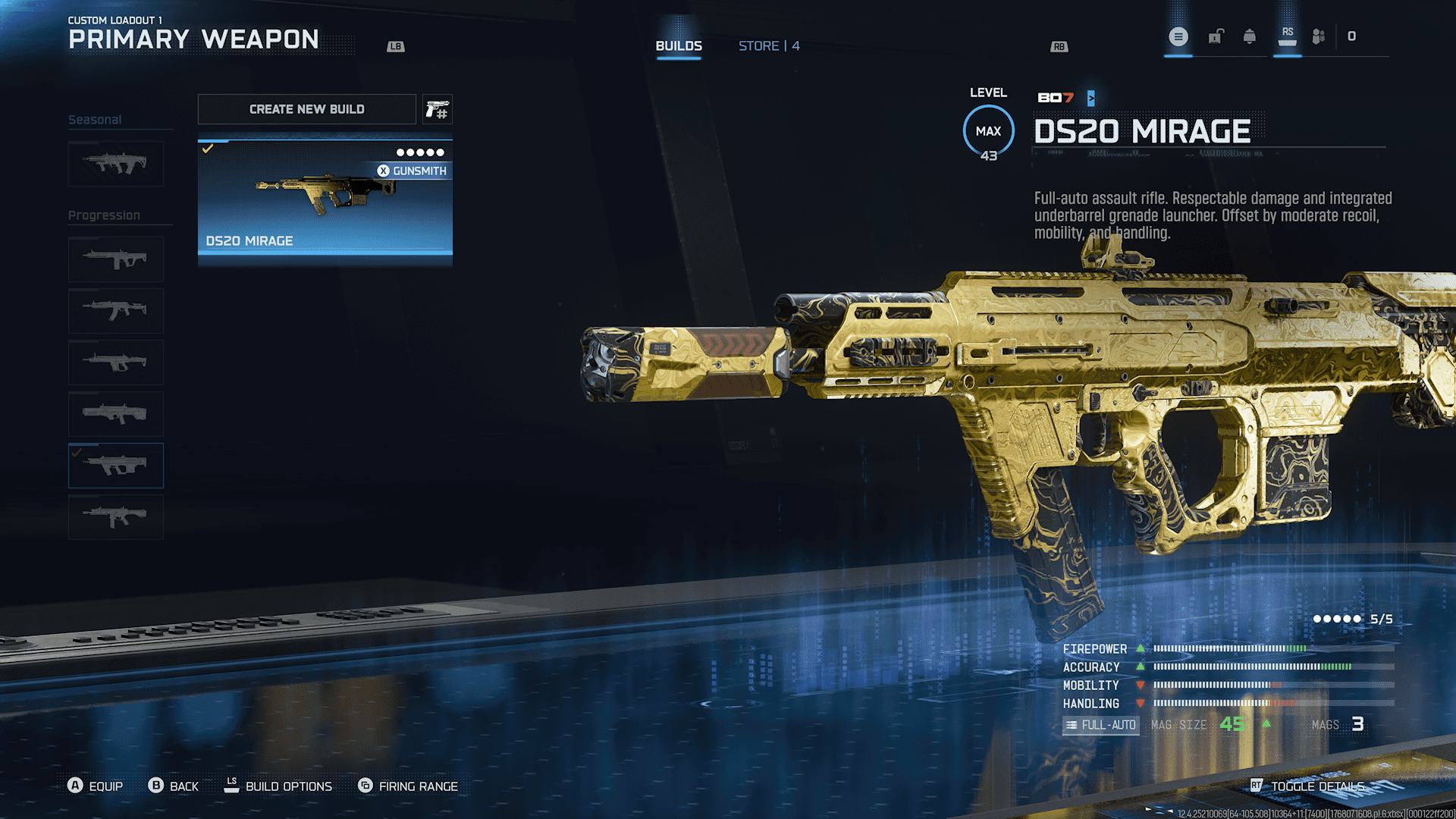Switch to the STORE tab
Screen dimensions: 1456x819
click(768, 45)
